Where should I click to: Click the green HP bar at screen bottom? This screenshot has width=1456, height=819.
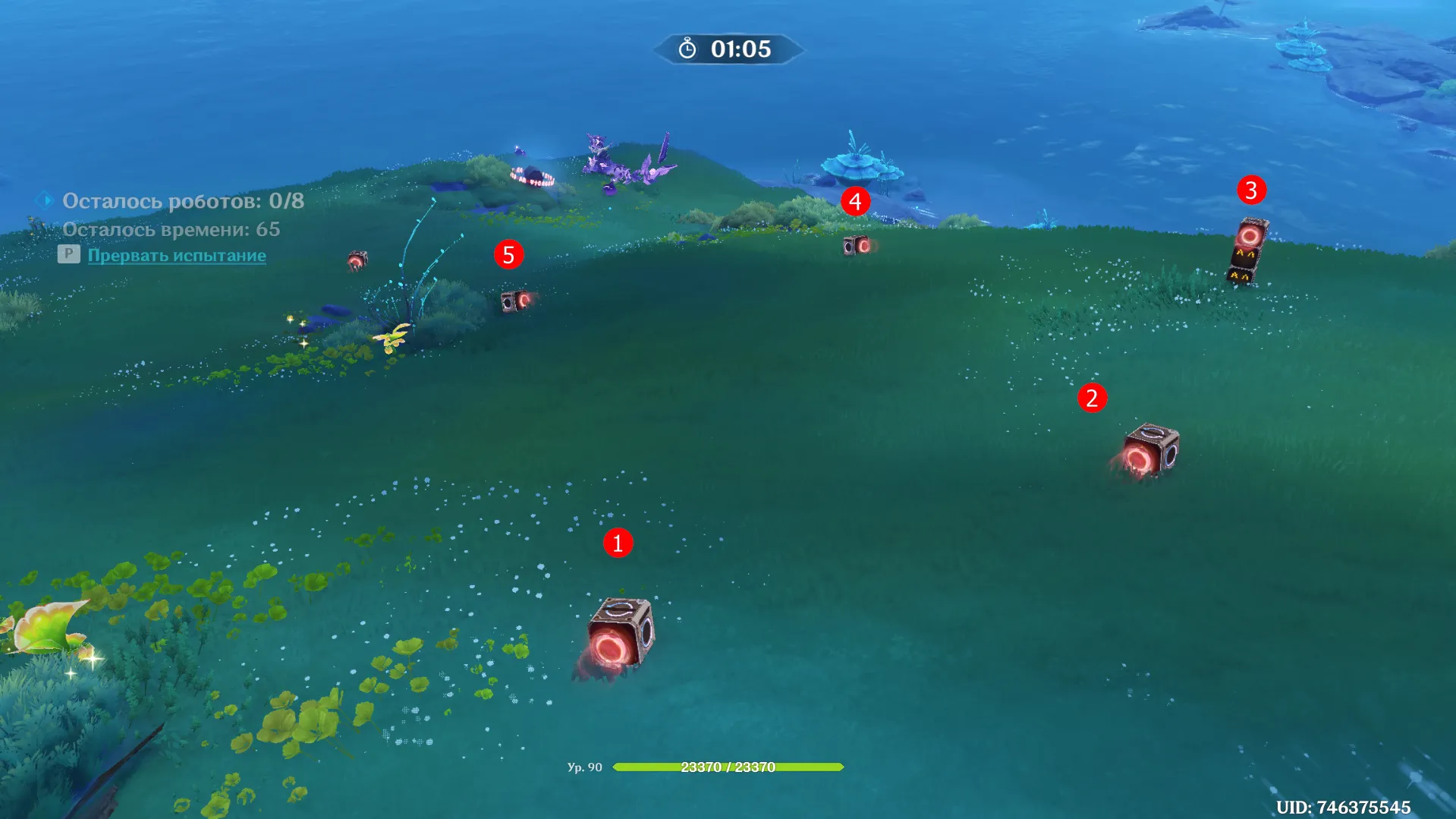727,767
